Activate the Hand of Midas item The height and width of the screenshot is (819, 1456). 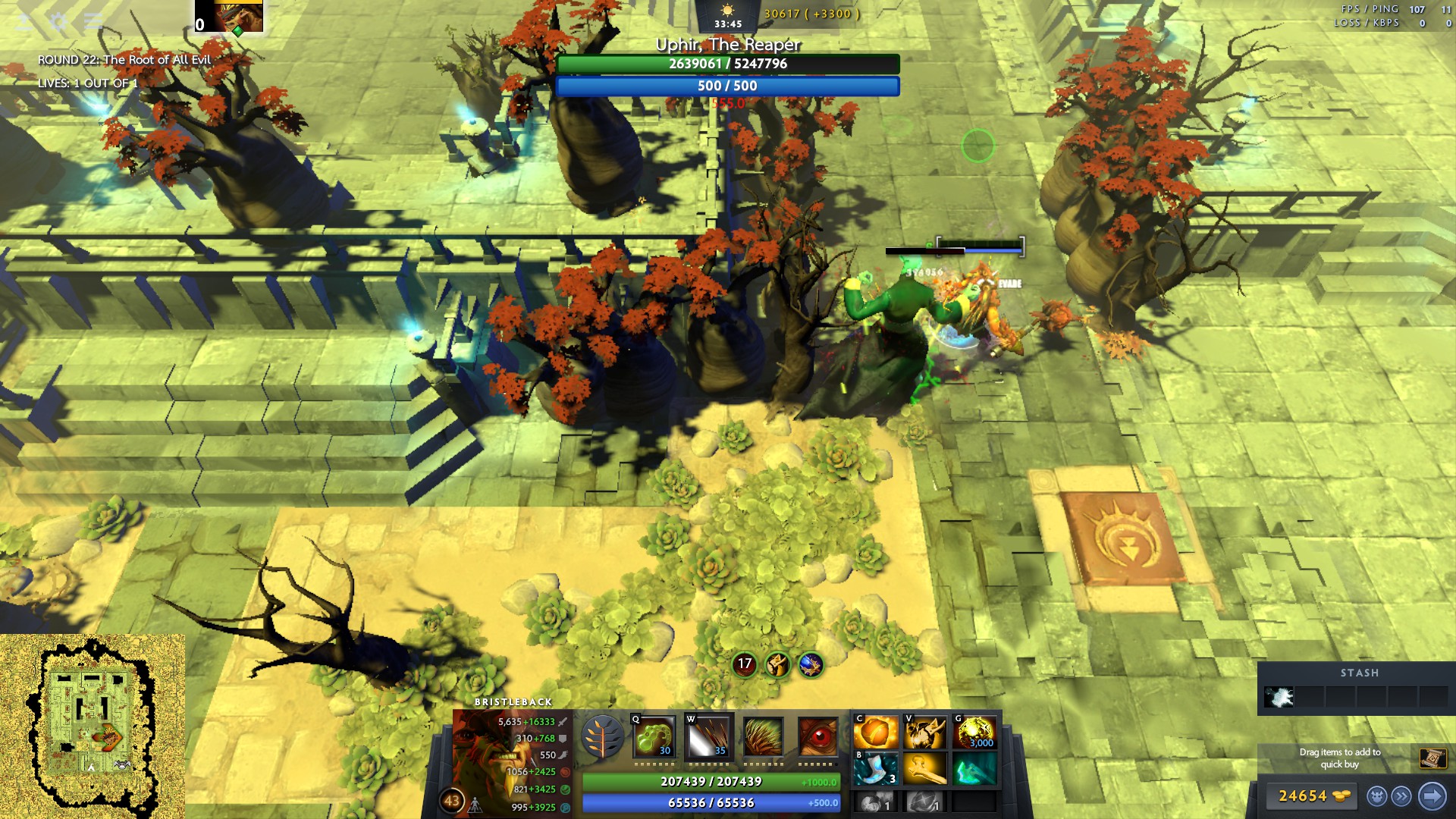pos(975,733)
